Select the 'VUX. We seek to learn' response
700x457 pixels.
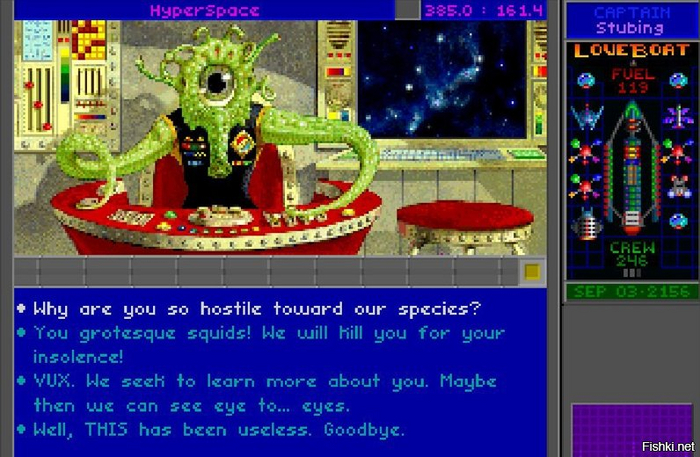point(264,381)
